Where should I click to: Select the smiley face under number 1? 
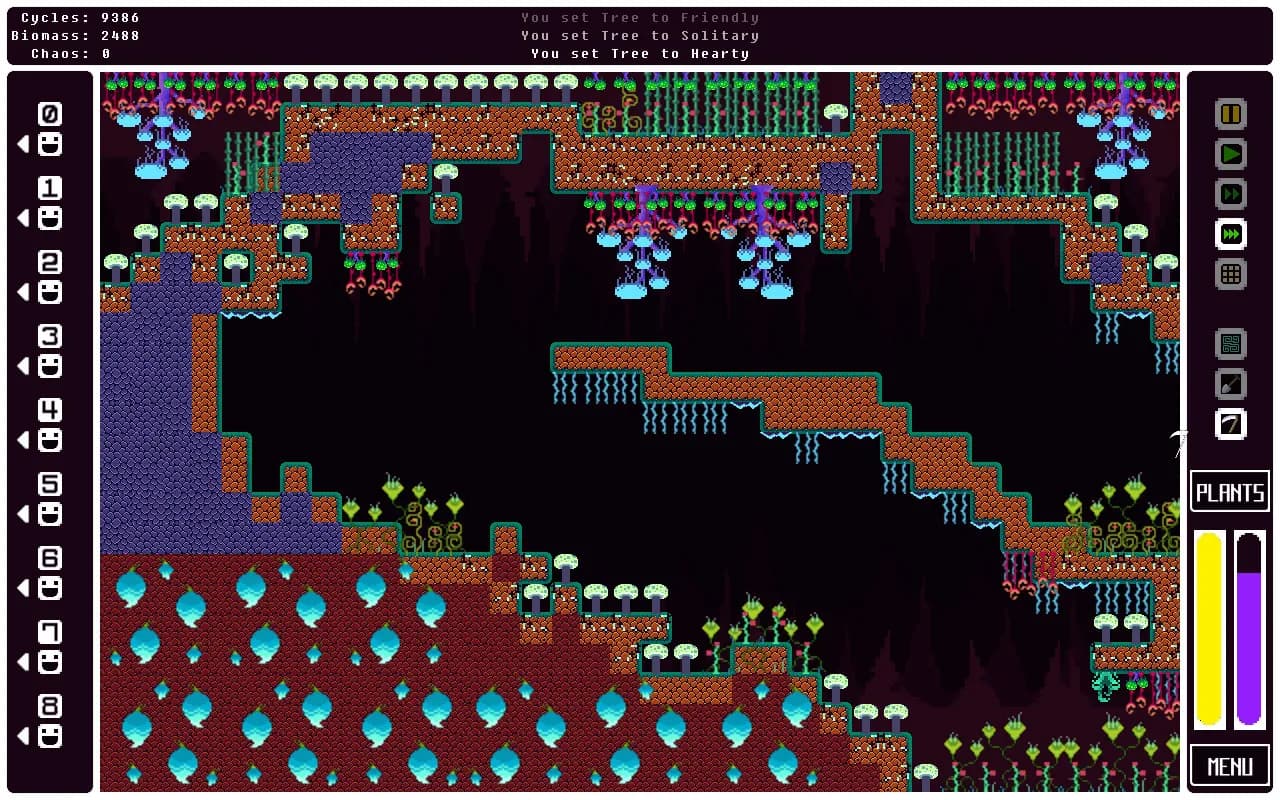click(50, 219)
